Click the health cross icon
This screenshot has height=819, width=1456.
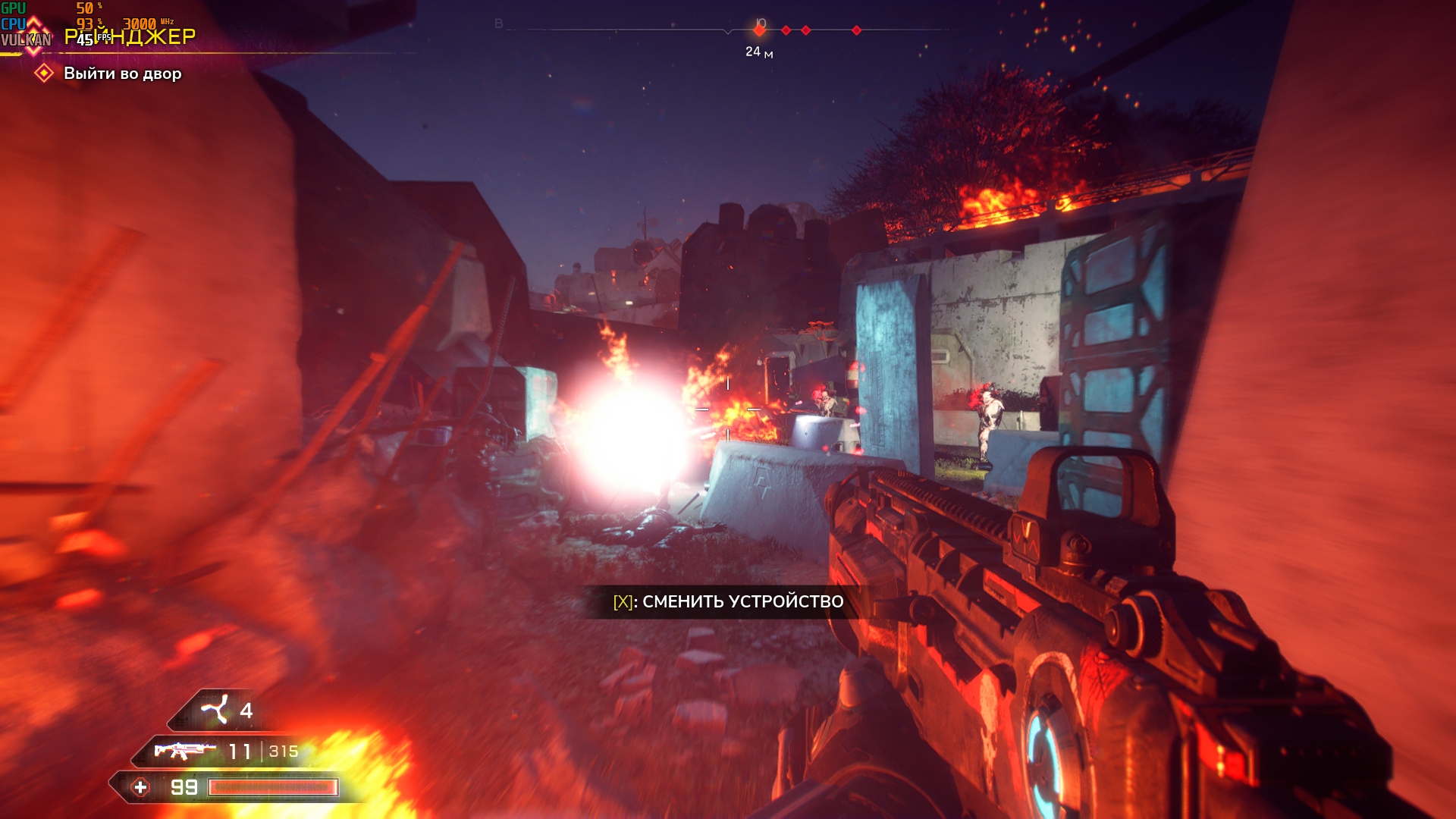(140, 787)
